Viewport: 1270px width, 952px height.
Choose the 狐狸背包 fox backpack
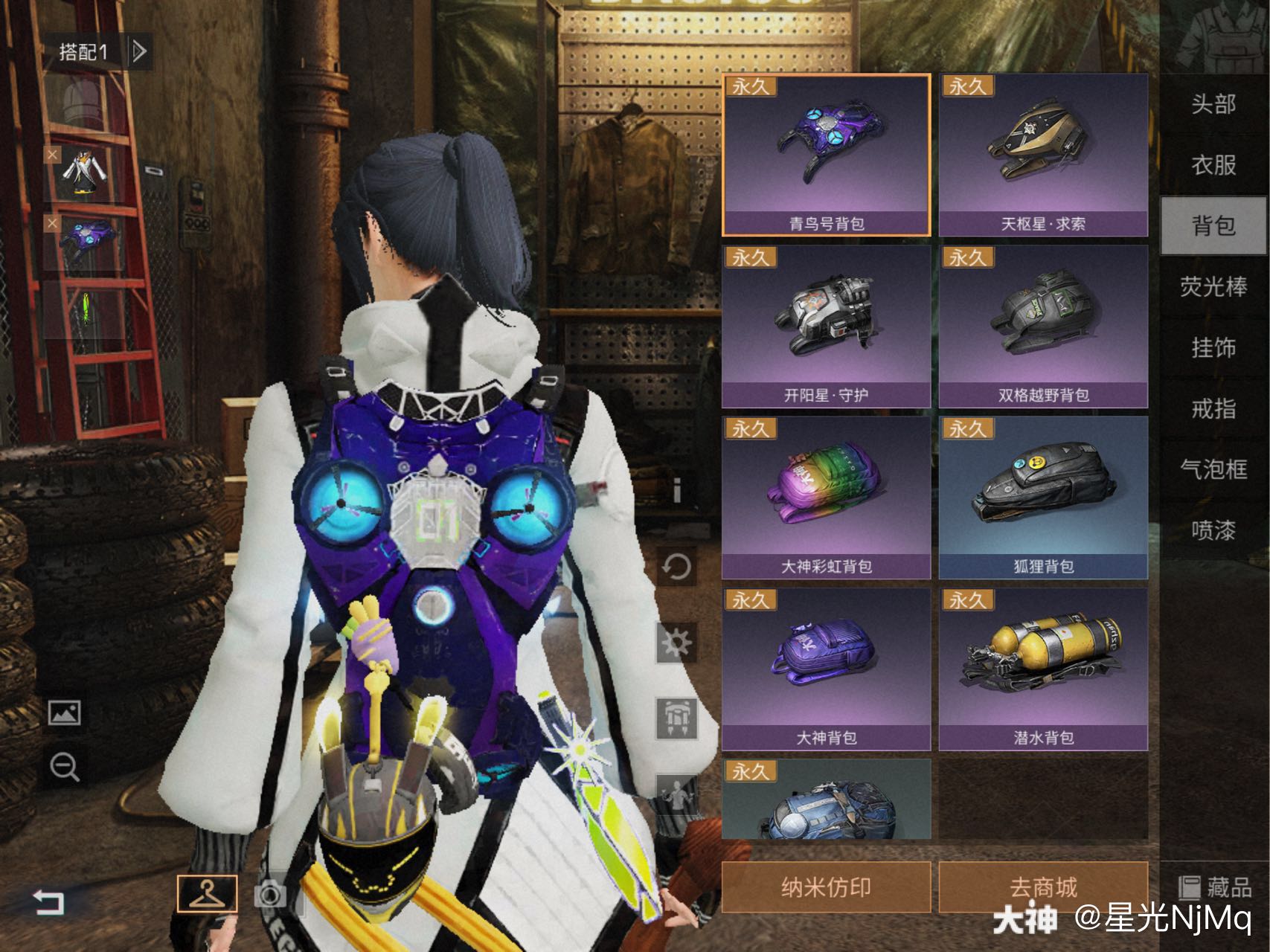coord(1043,497)
